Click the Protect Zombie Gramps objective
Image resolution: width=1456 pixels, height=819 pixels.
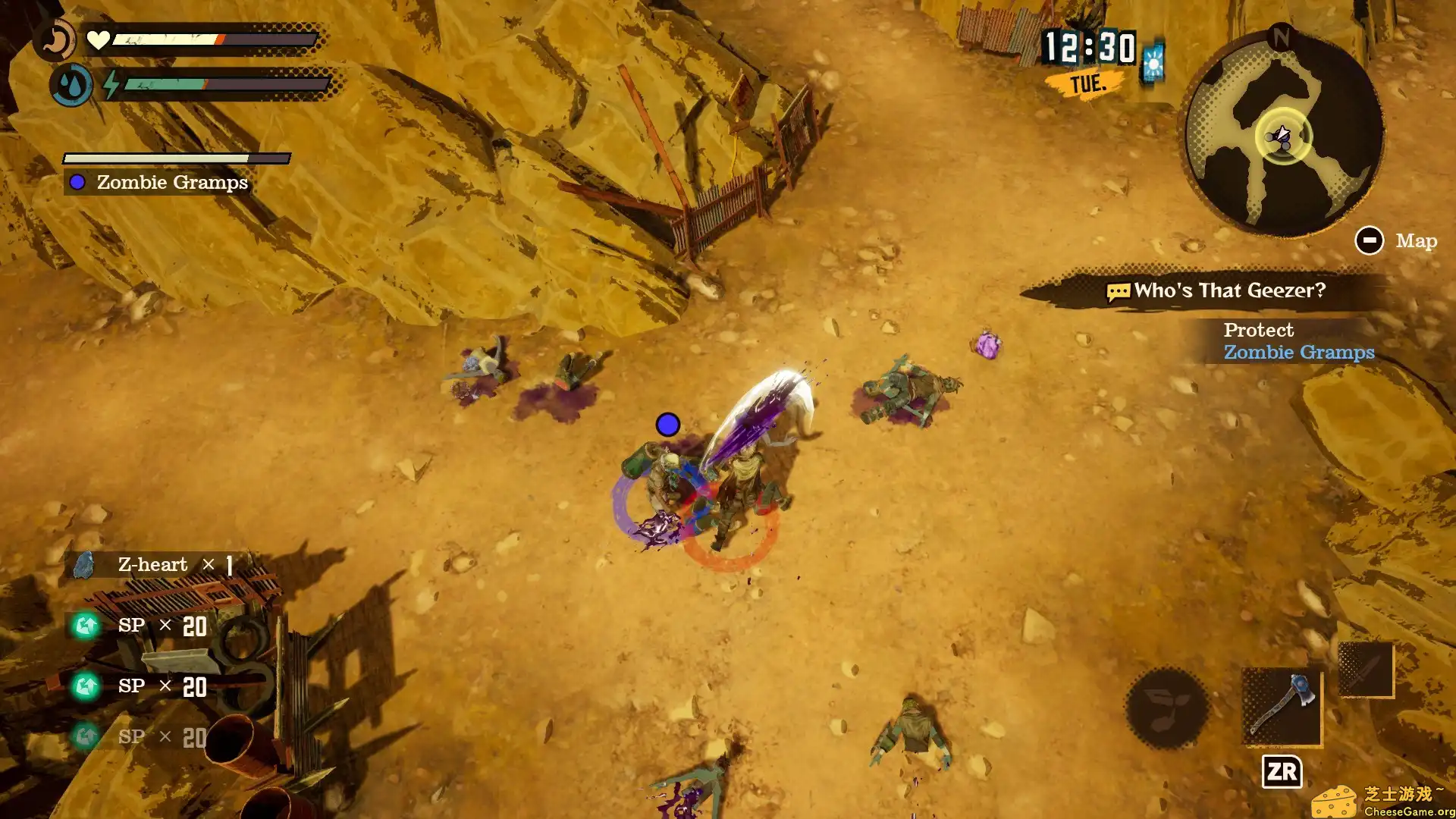click(1298, 341)
